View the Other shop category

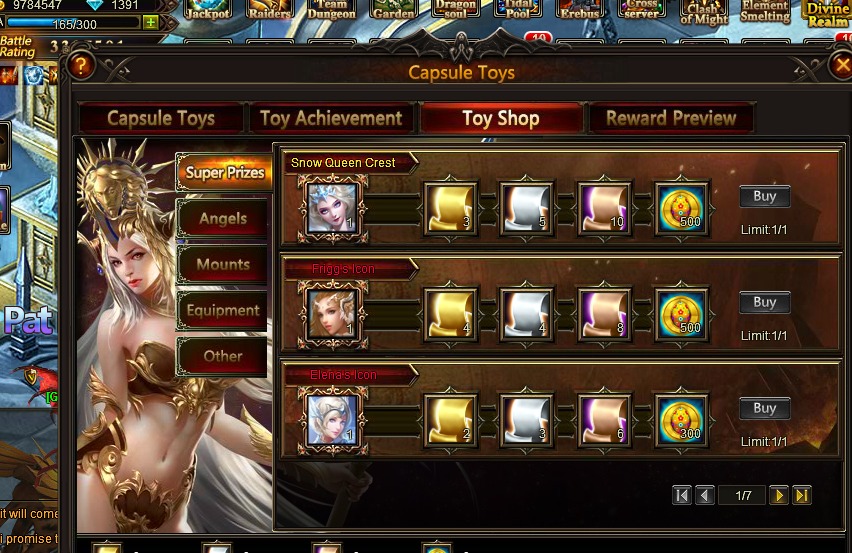pos(223,356)
